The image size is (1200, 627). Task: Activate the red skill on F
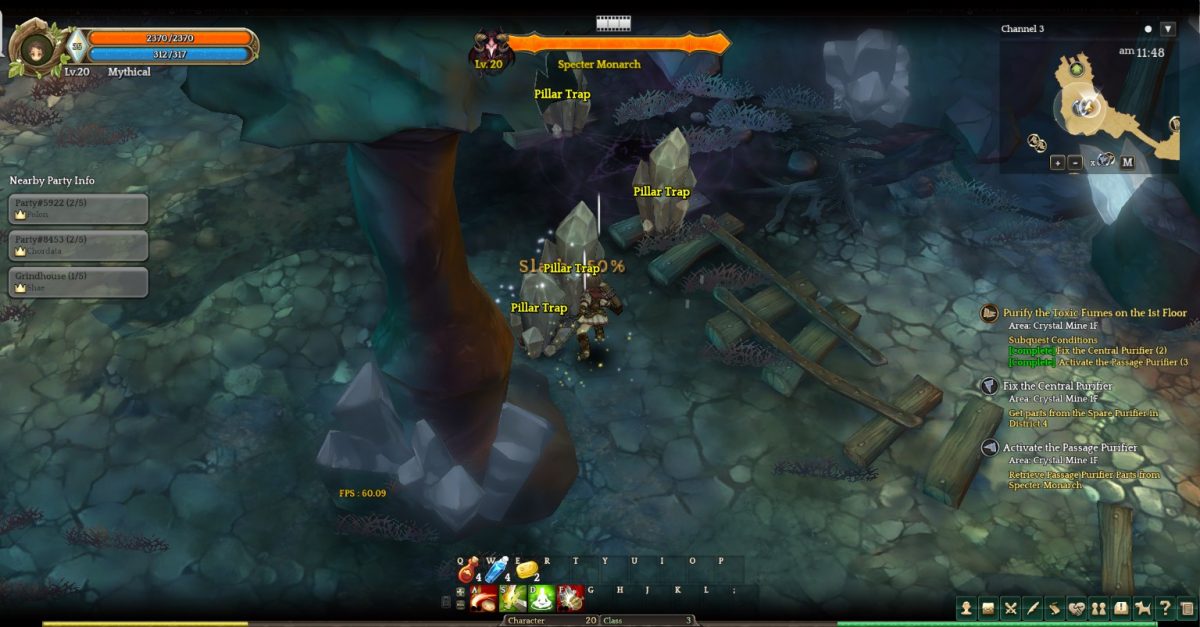click(570, 598)
